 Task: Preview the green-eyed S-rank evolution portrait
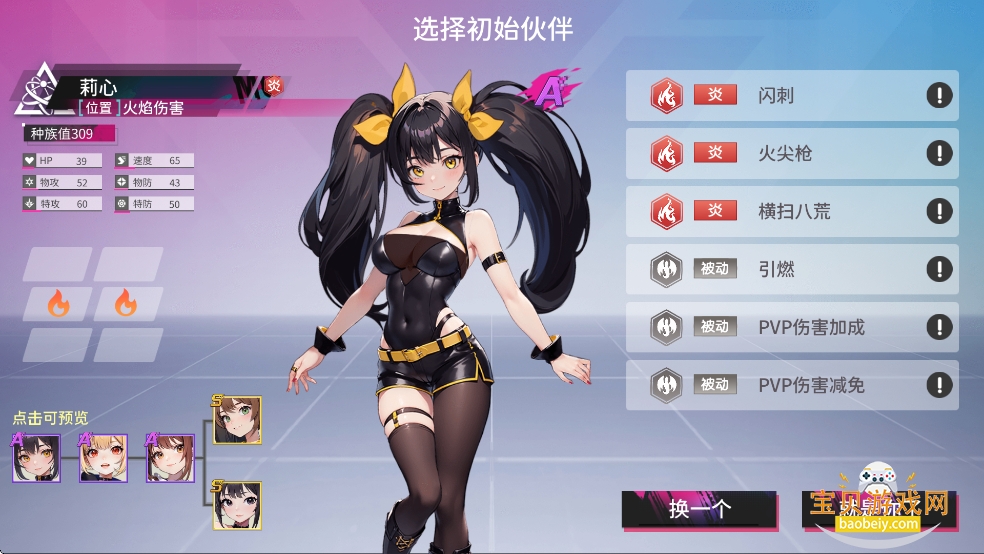[237, 421]
